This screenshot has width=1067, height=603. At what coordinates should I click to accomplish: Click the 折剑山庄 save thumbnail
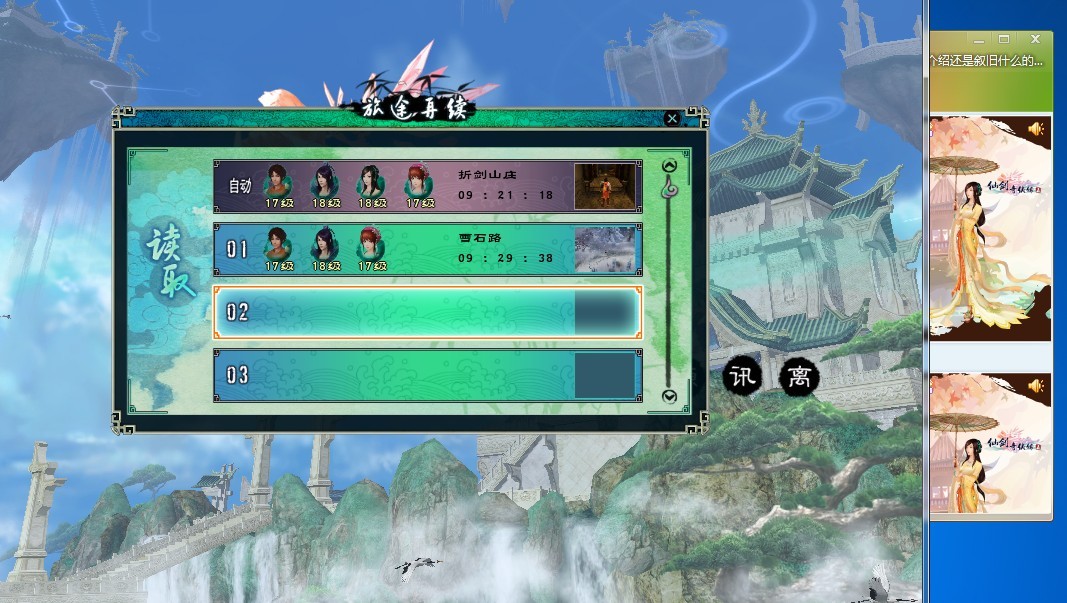coord(605,186)
